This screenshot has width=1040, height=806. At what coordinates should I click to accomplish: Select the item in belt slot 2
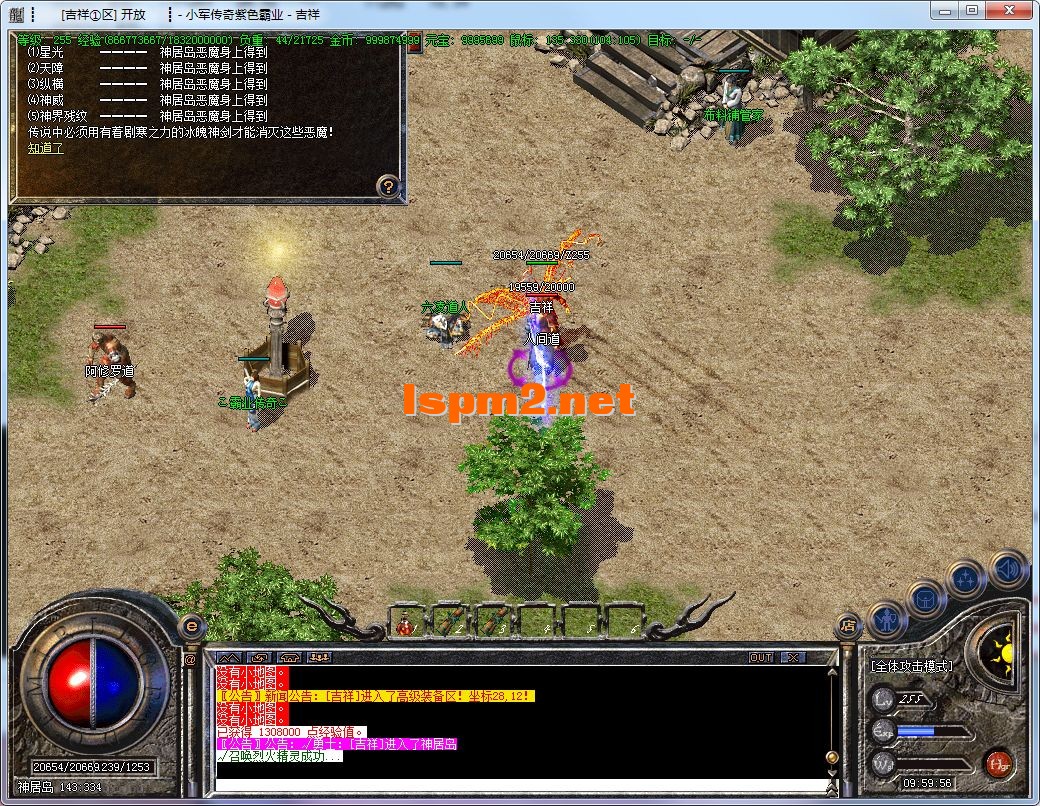pyautogui.click(x=450, y=623)
